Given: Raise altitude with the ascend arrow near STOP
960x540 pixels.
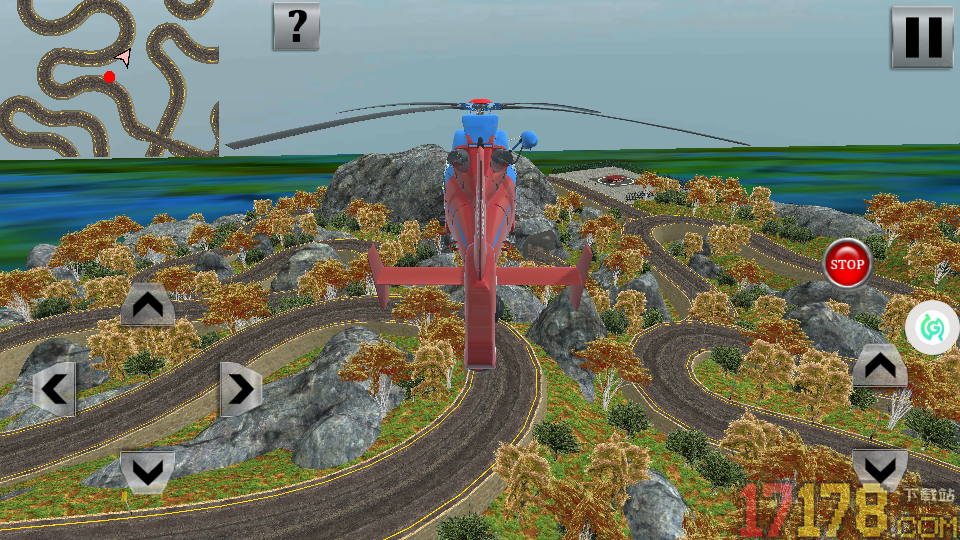Looking at the screenshot, I should coord(880,367).
